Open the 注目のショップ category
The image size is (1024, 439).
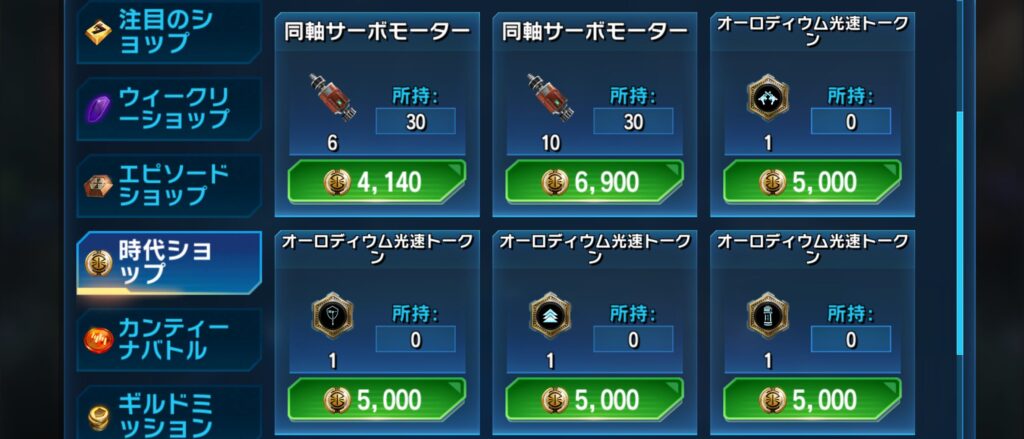click(x=168, y=32)
